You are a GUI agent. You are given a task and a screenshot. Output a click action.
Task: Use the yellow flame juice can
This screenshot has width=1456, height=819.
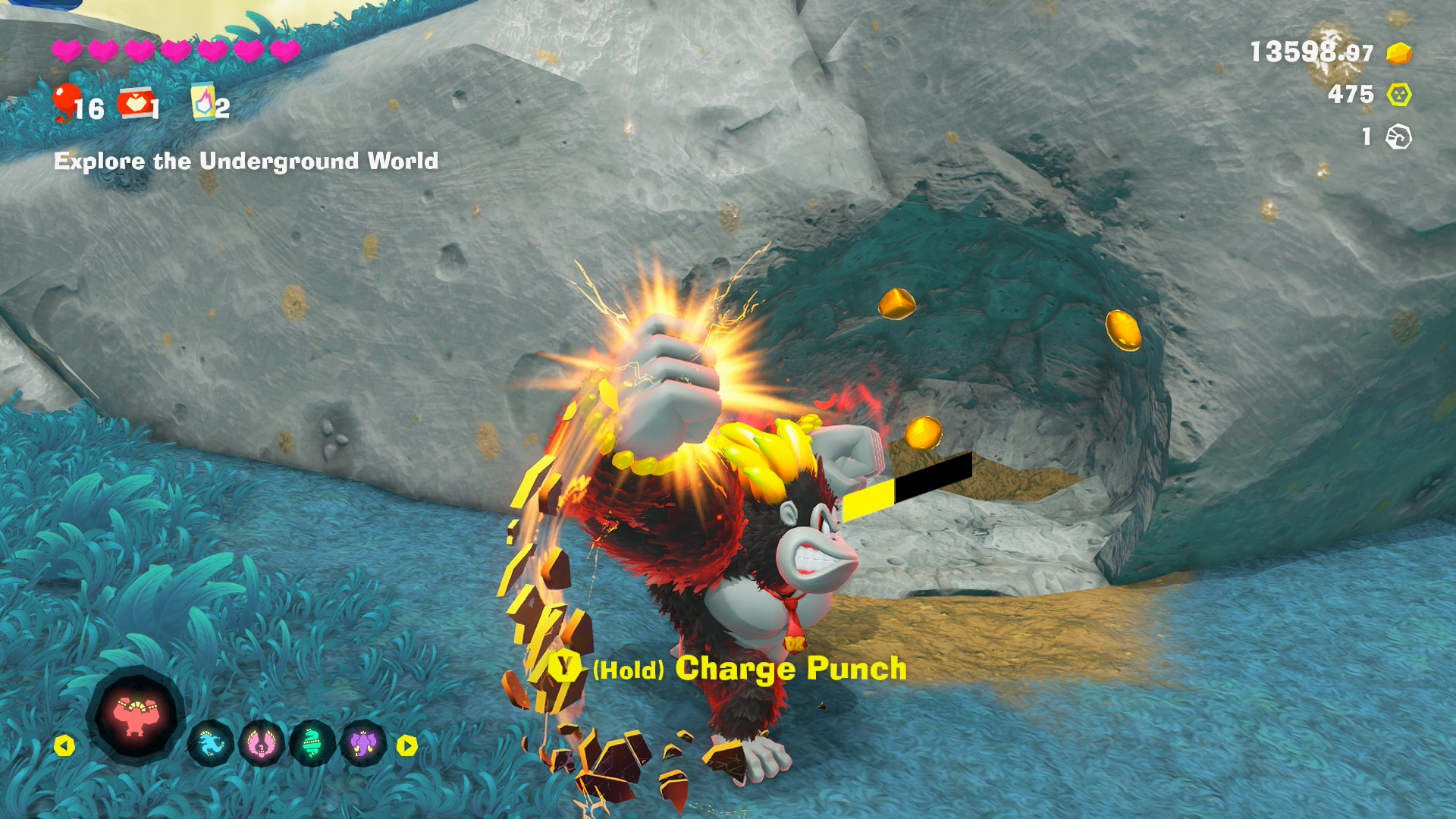click(203, 102)
